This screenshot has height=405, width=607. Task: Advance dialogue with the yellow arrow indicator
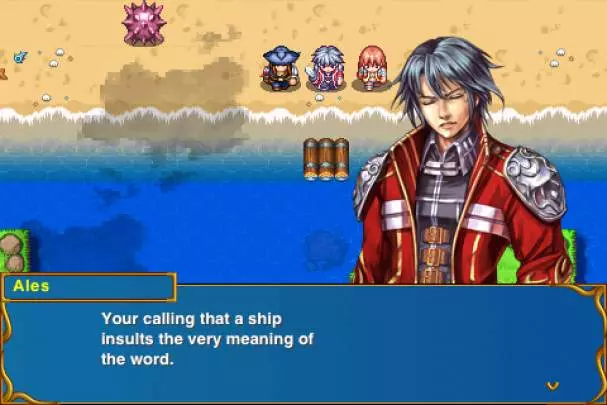tap(552, 385)
